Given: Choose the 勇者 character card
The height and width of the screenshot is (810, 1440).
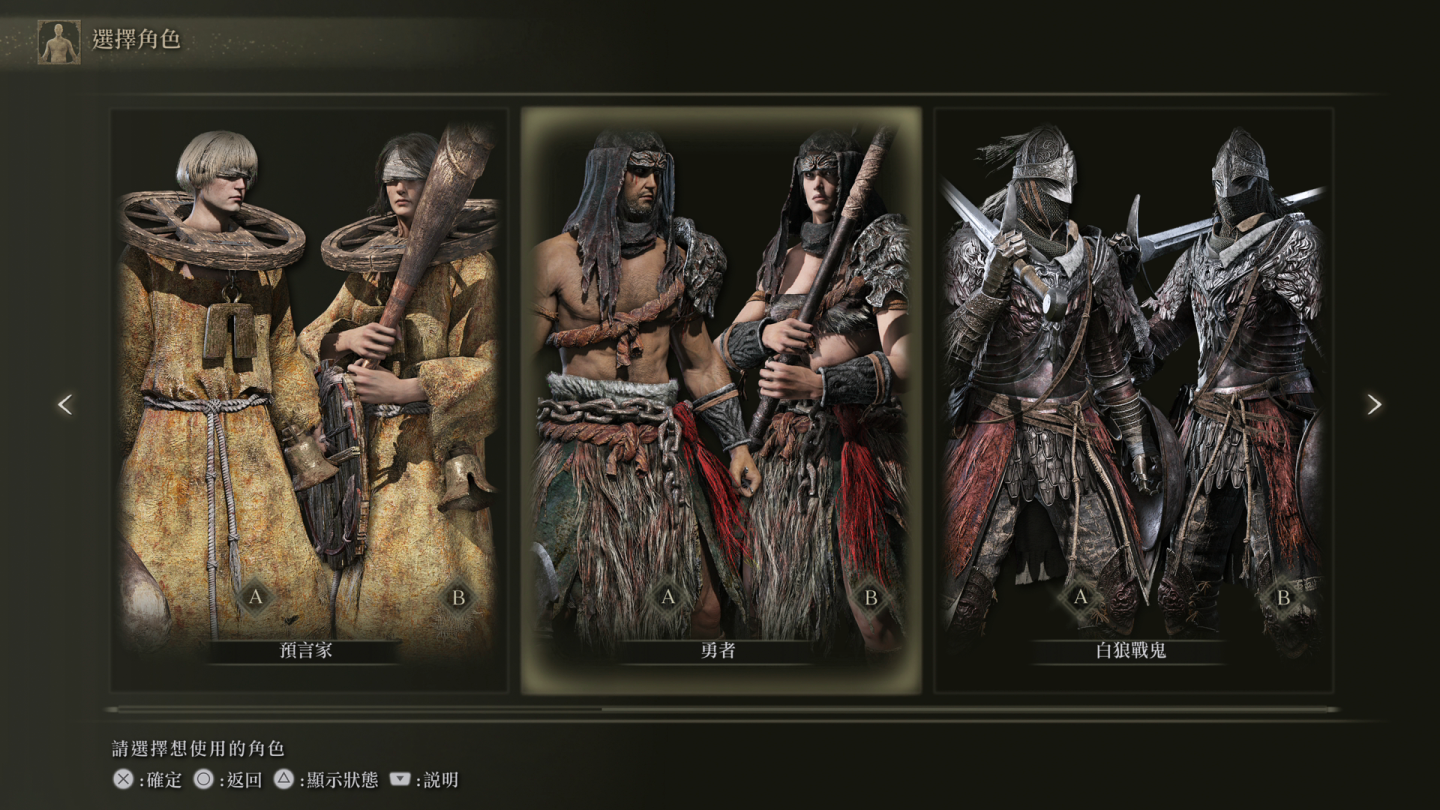Looking at the screenshot, I should click(720, 400).
